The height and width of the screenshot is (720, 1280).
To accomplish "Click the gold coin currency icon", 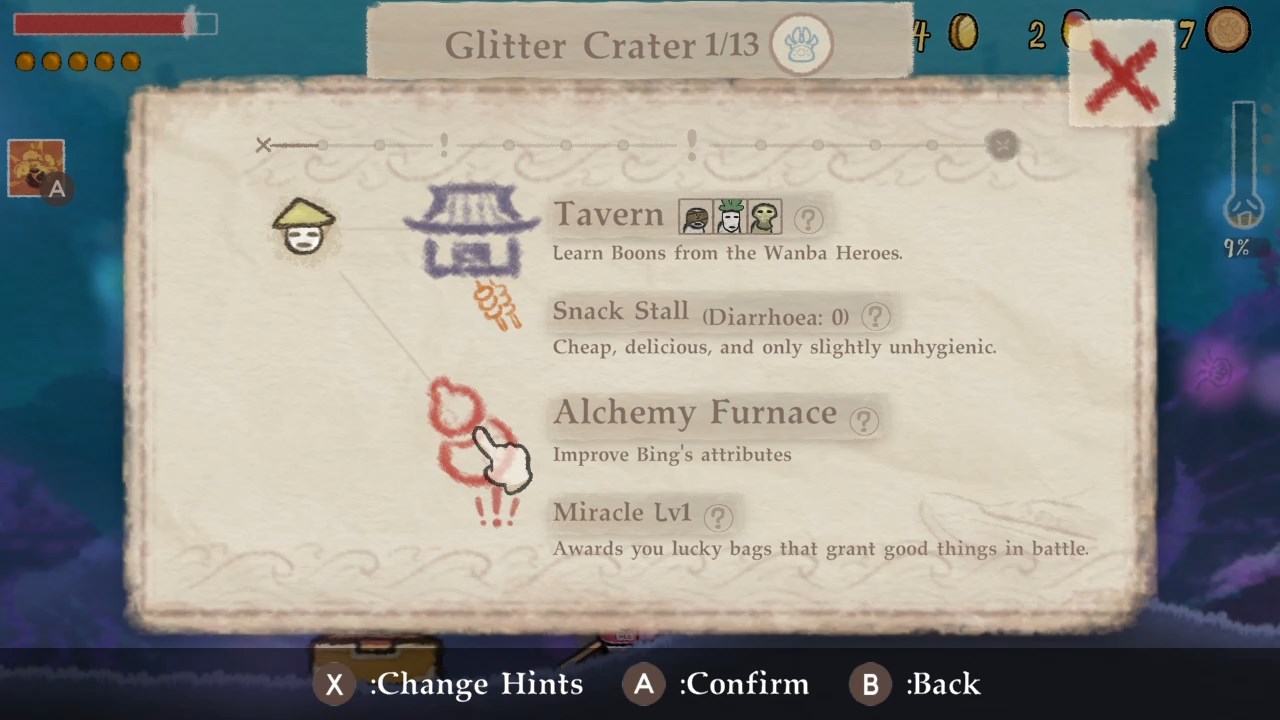I will point(963,33).
